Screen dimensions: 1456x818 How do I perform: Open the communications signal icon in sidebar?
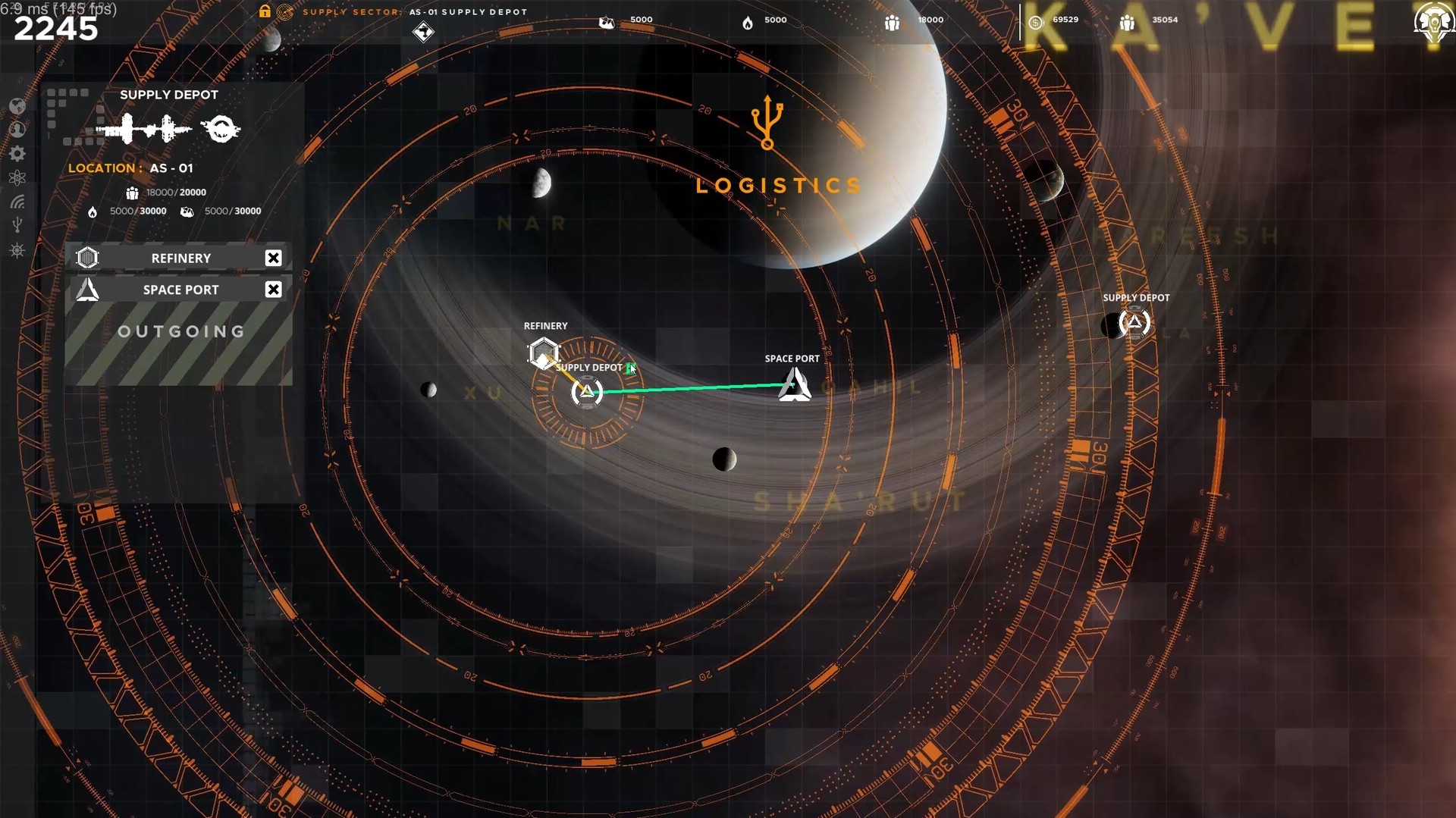18,202
